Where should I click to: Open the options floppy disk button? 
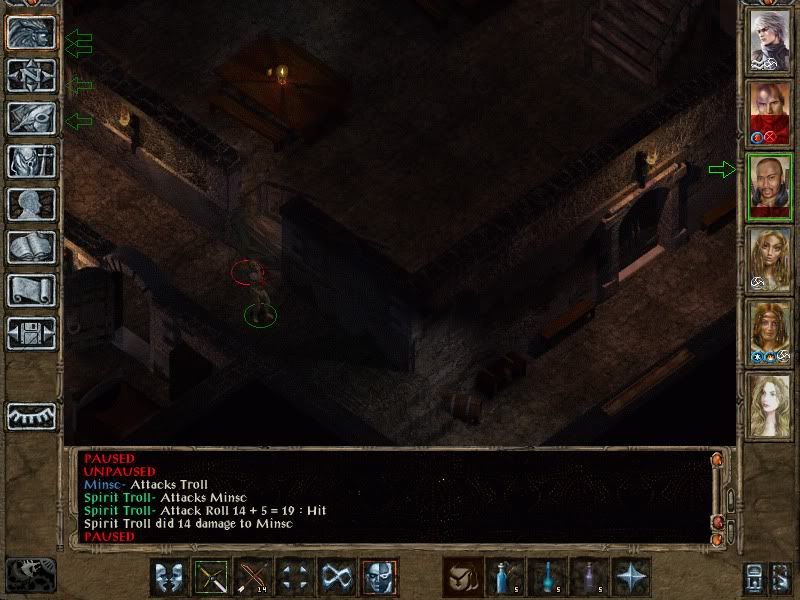[x=30, y=334]
